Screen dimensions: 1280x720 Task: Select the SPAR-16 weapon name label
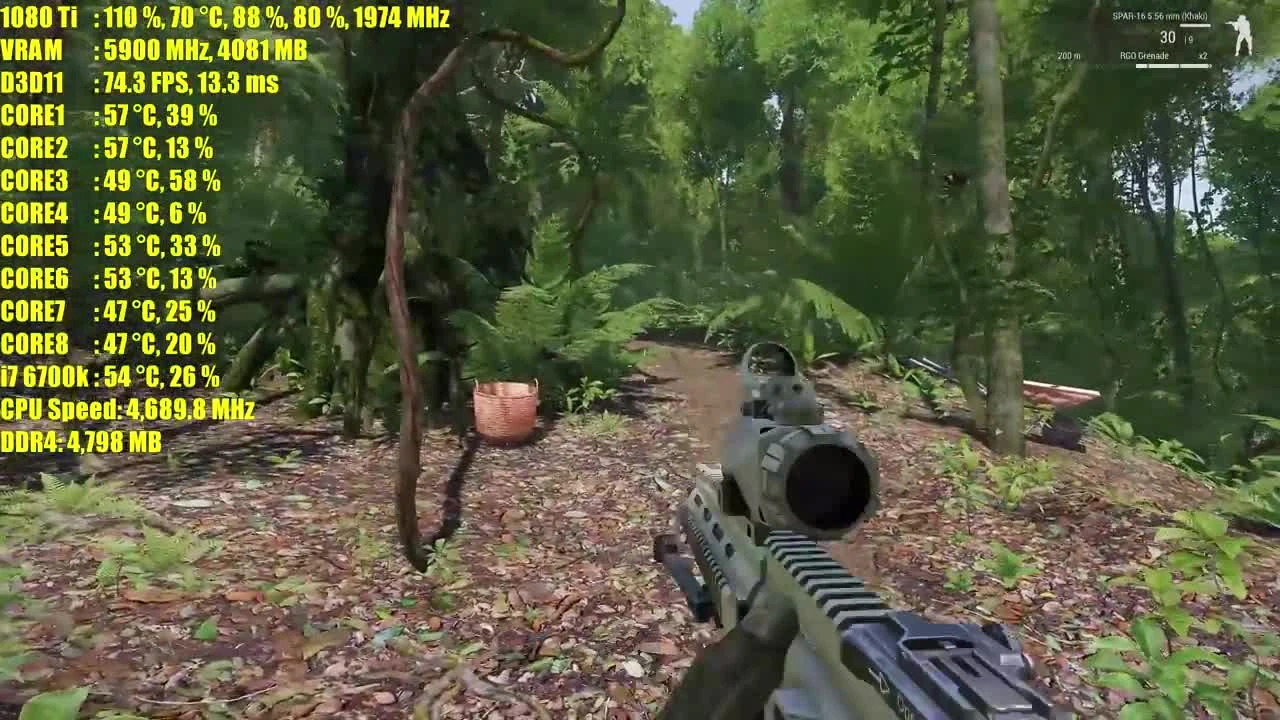click(1160, 16)
